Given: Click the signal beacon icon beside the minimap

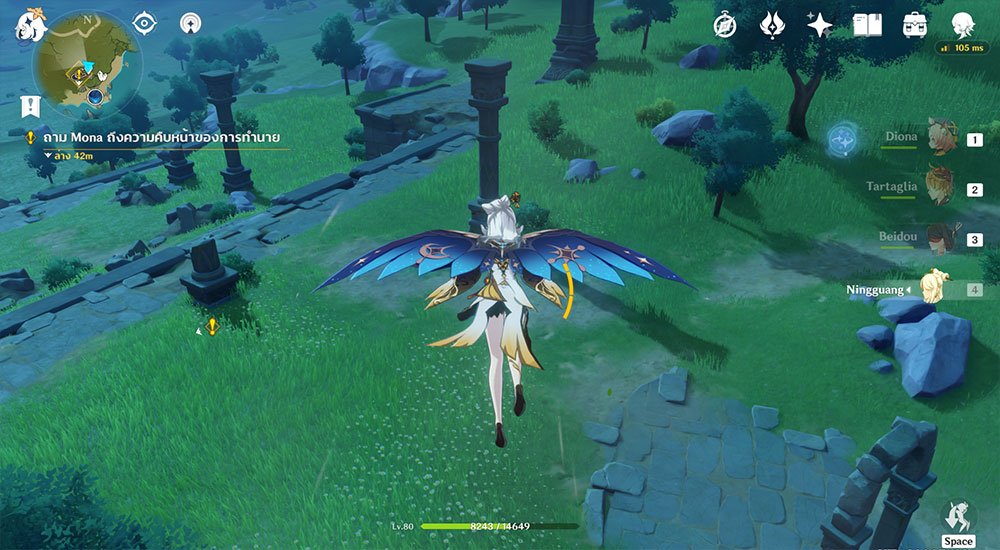Looking at the screenshot, I should (x=190, y=22).
